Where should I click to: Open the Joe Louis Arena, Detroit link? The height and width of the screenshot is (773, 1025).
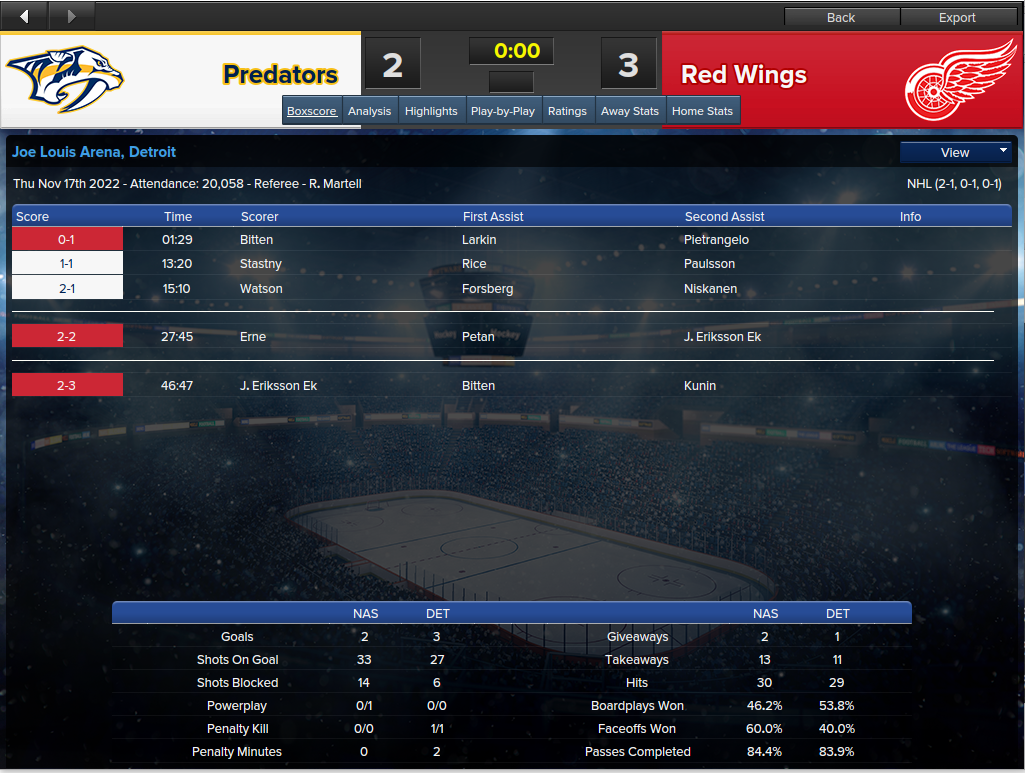coord(94,152)
